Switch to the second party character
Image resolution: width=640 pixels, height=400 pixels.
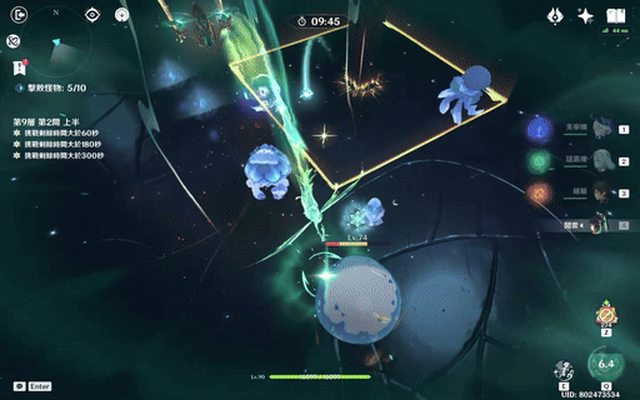pyautogui.click(x=602, y=160)
